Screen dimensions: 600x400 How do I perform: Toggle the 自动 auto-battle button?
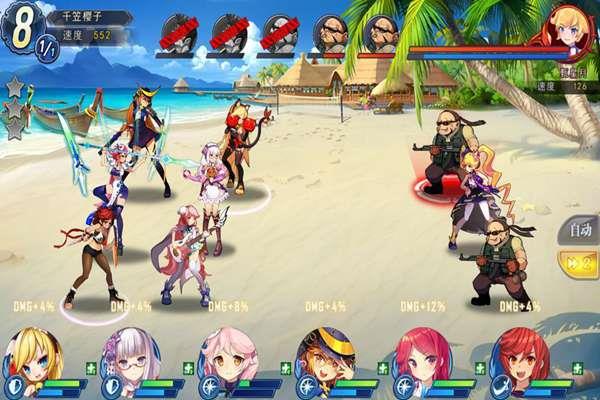pos(578,230)
